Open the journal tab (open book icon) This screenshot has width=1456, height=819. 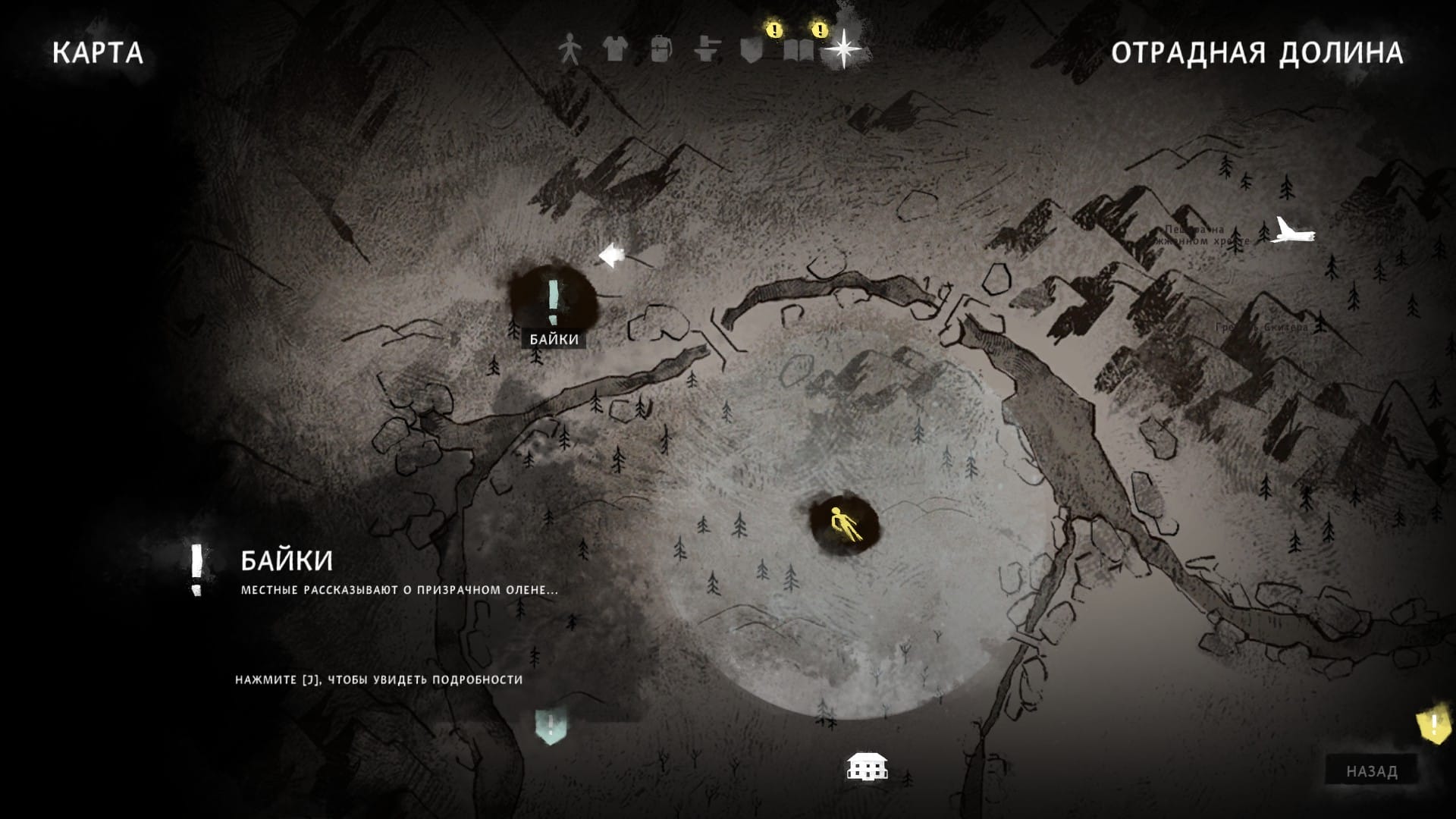[799, 50]
